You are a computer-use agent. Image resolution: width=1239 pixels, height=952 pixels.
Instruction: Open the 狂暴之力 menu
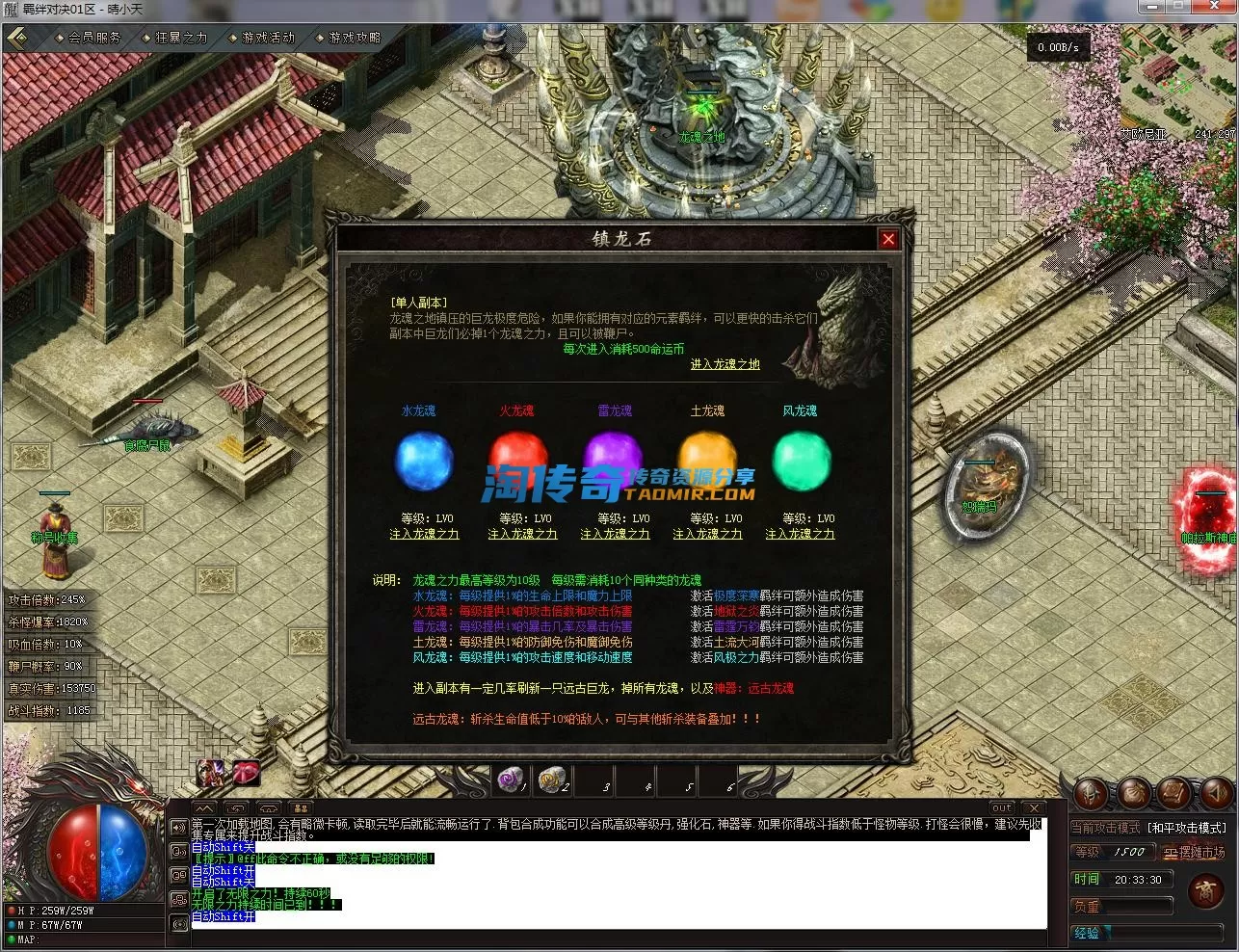coord(181,38)
